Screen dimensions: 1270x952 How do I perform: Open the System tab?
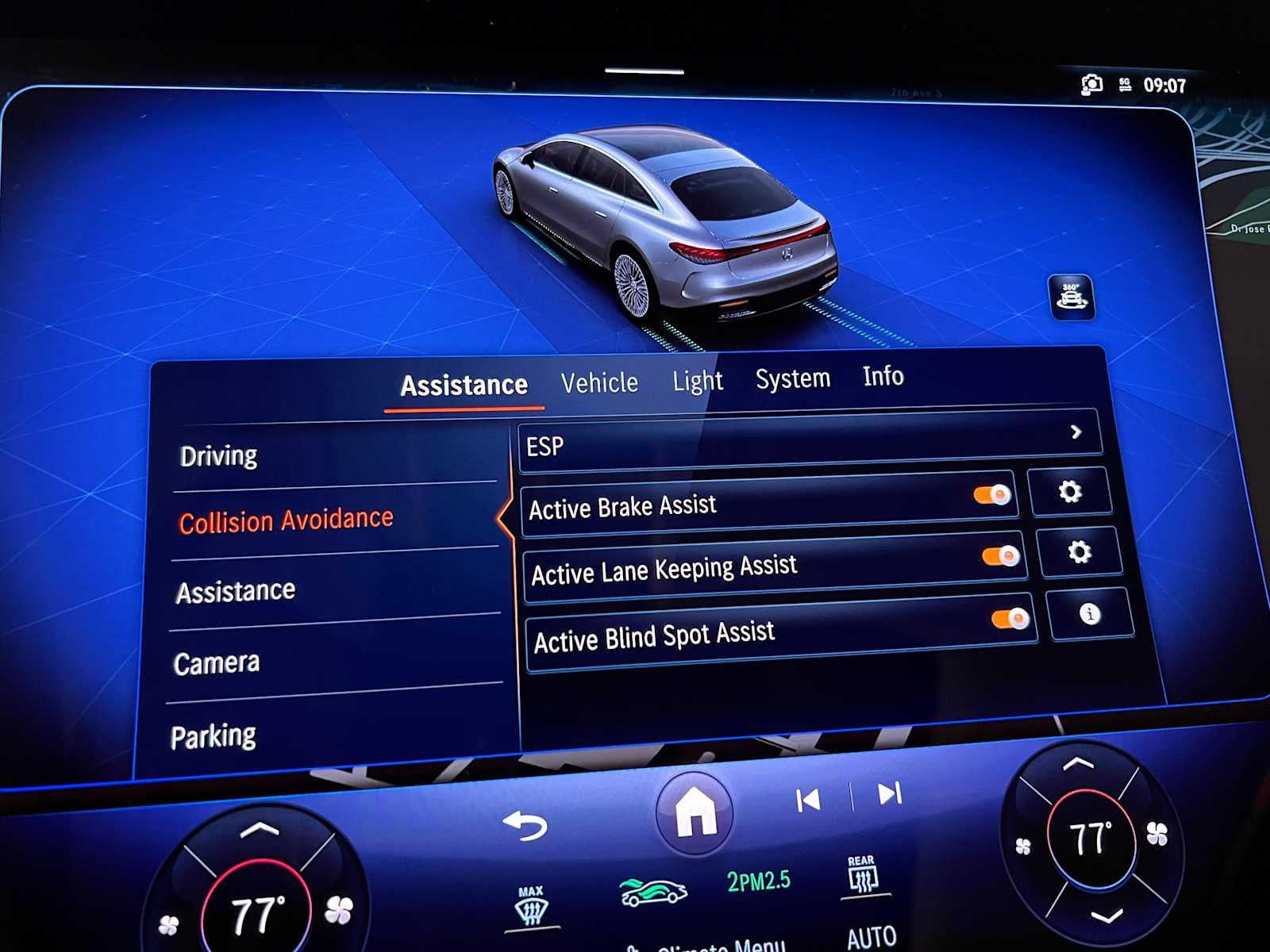[x=793, y=378]
